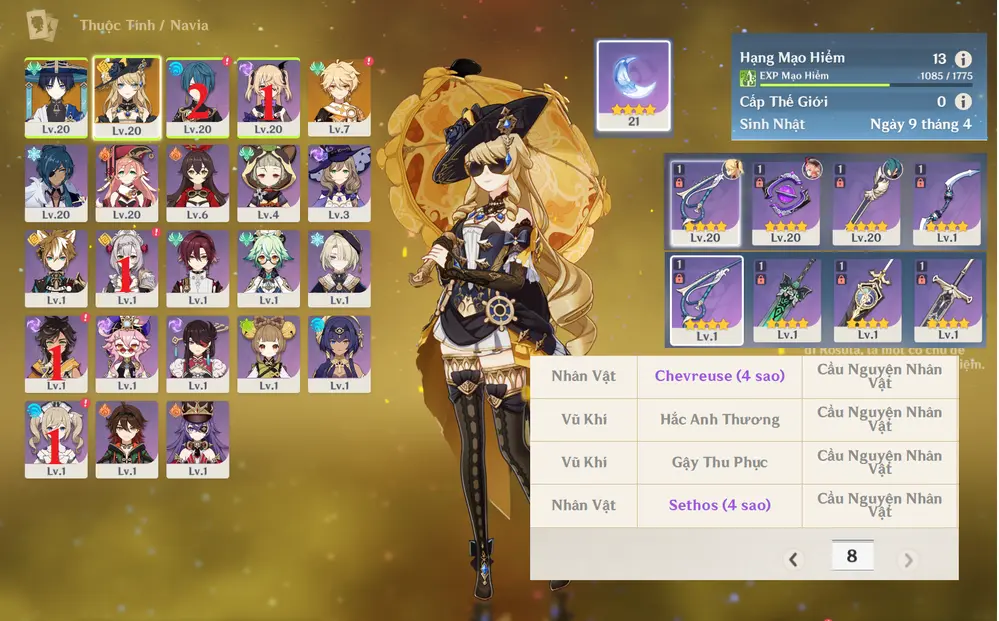
Task: Show info for Hạng Mạo Hiểm
Action: coord(963,60)
